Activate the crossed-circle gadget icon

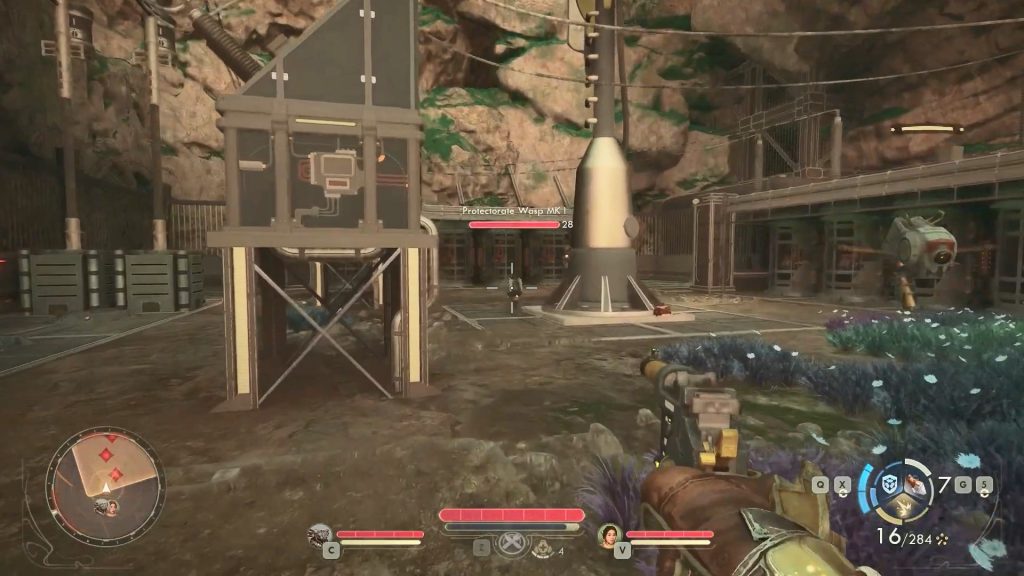(513, 546)
